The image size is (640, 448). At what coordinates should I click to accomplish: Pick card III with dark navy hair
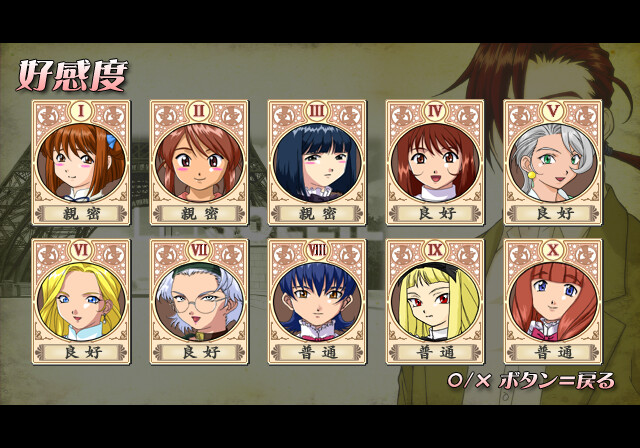[x=316, y=161]
